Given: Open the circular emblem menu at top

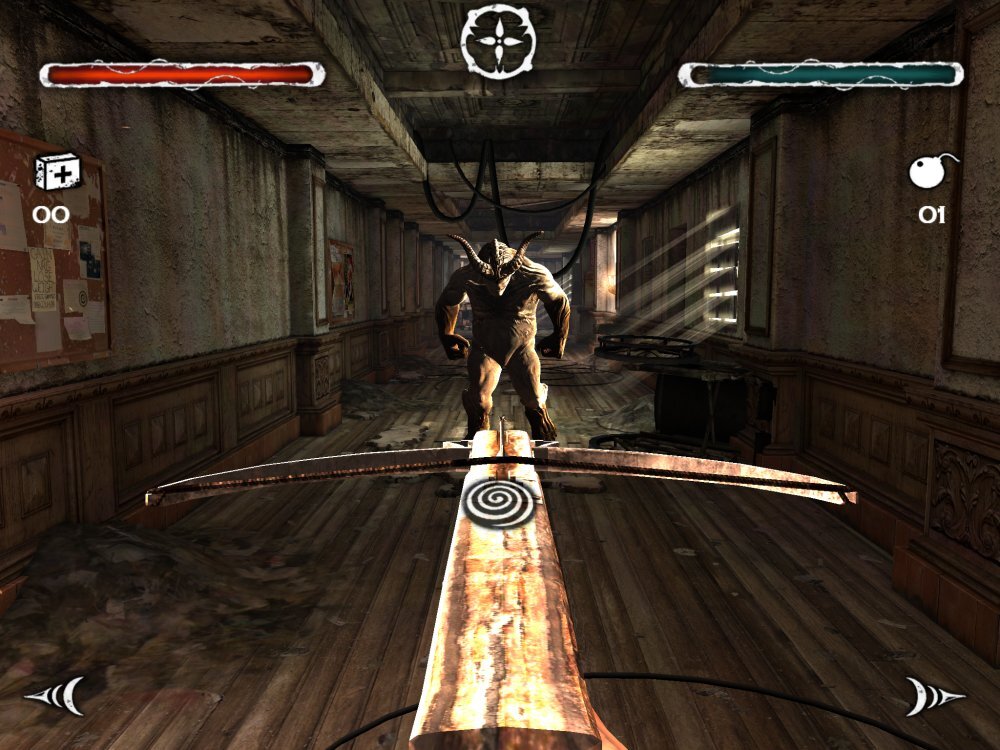Looking at the screenshot, I should (x=498, y=42).
